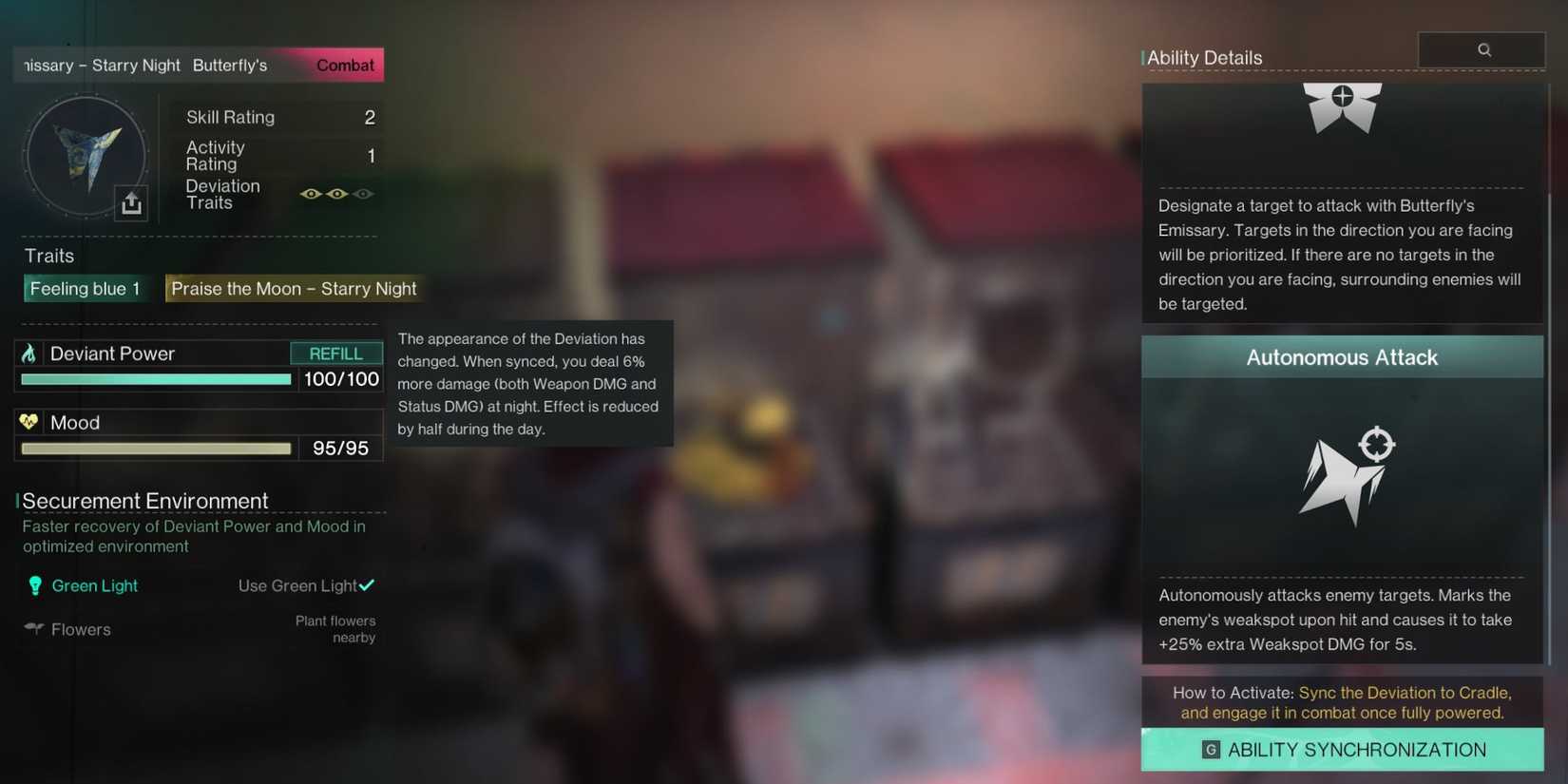1568x784 pixels.
Task: Select the Green Light bulb icon
Action: [34, 585]
